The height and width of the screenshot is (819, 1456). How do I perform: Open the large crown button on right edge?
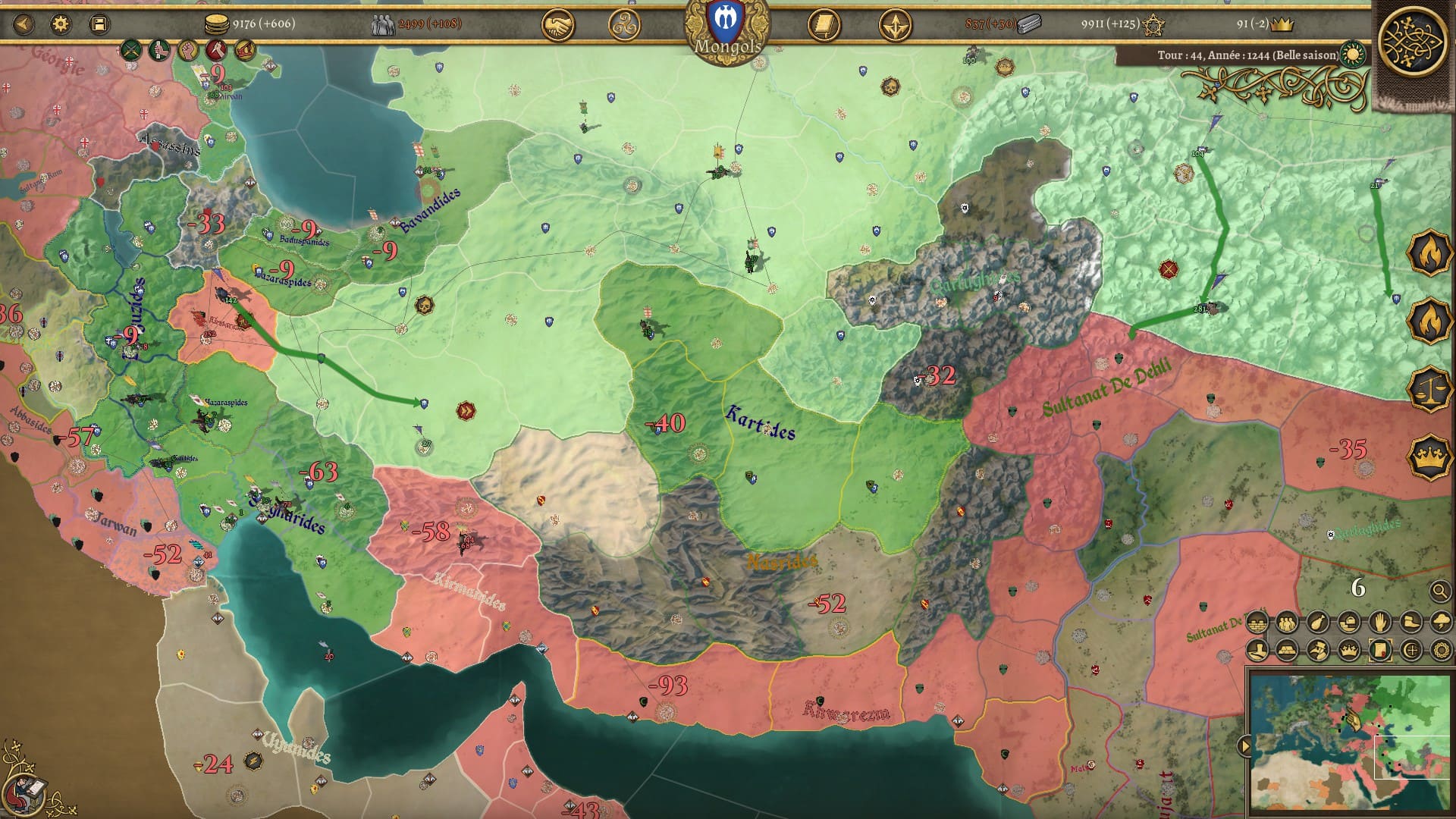[x=1429, y=457]
